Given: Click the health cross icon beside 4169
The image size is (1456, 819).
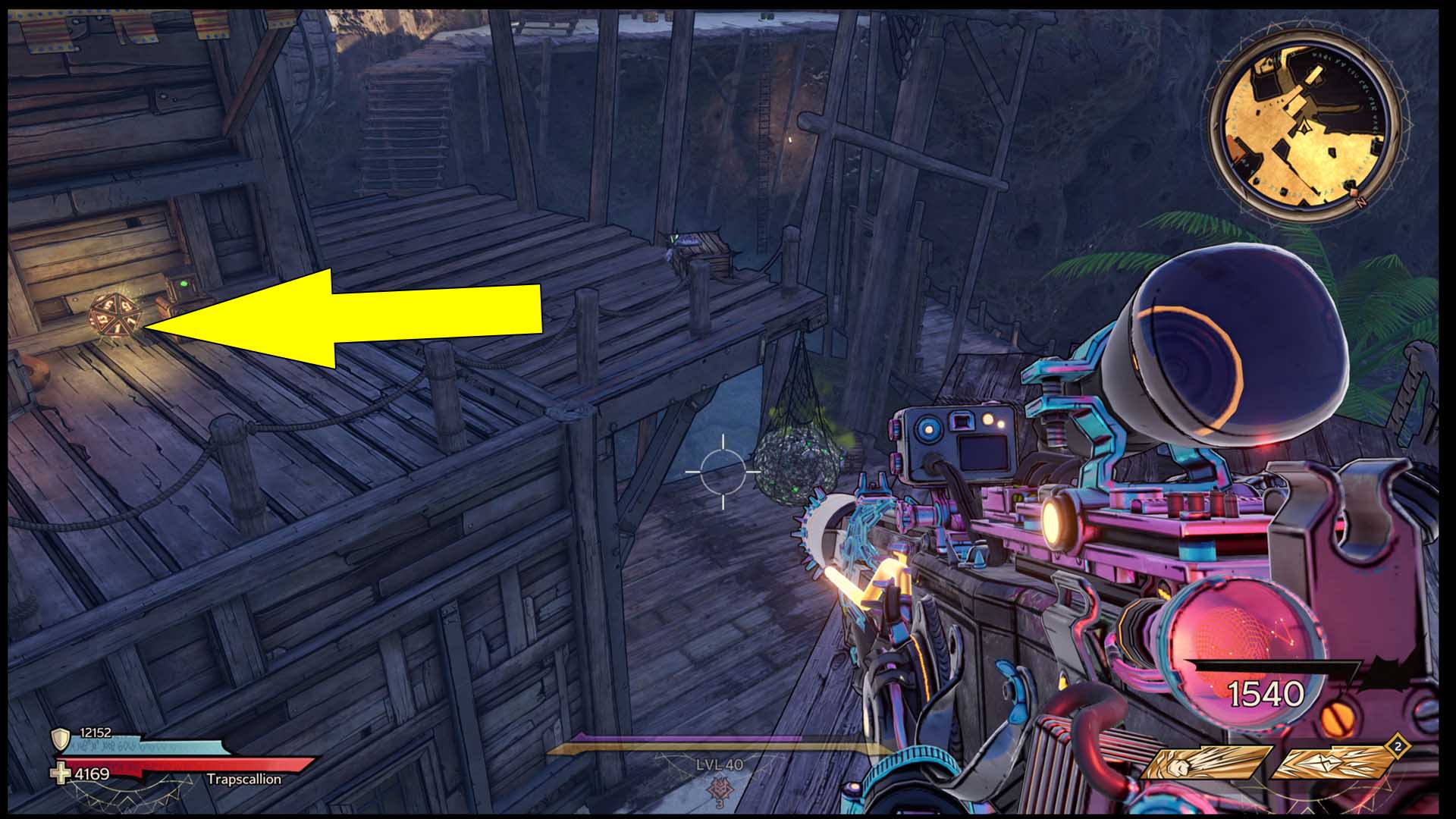Looking at the screenshot, I should (60, 774).
